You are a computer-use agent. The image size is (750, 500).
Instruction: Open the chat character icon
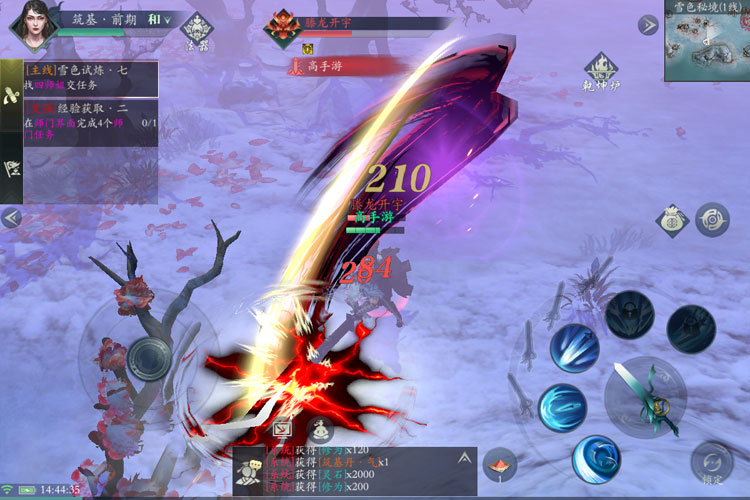coord(250,467)
